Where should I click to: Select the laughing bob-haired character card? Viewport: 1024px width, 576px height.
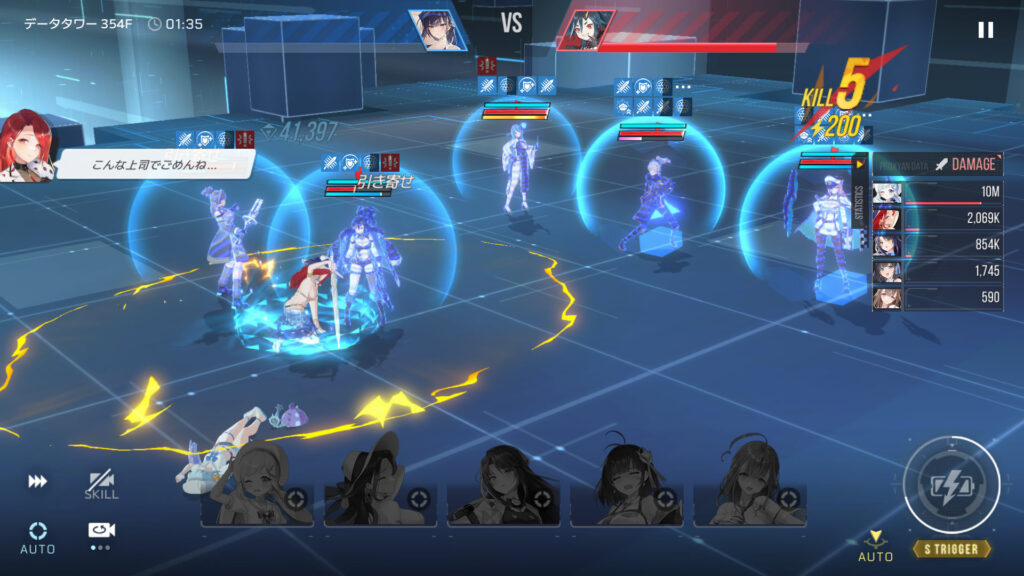point(627,485)
